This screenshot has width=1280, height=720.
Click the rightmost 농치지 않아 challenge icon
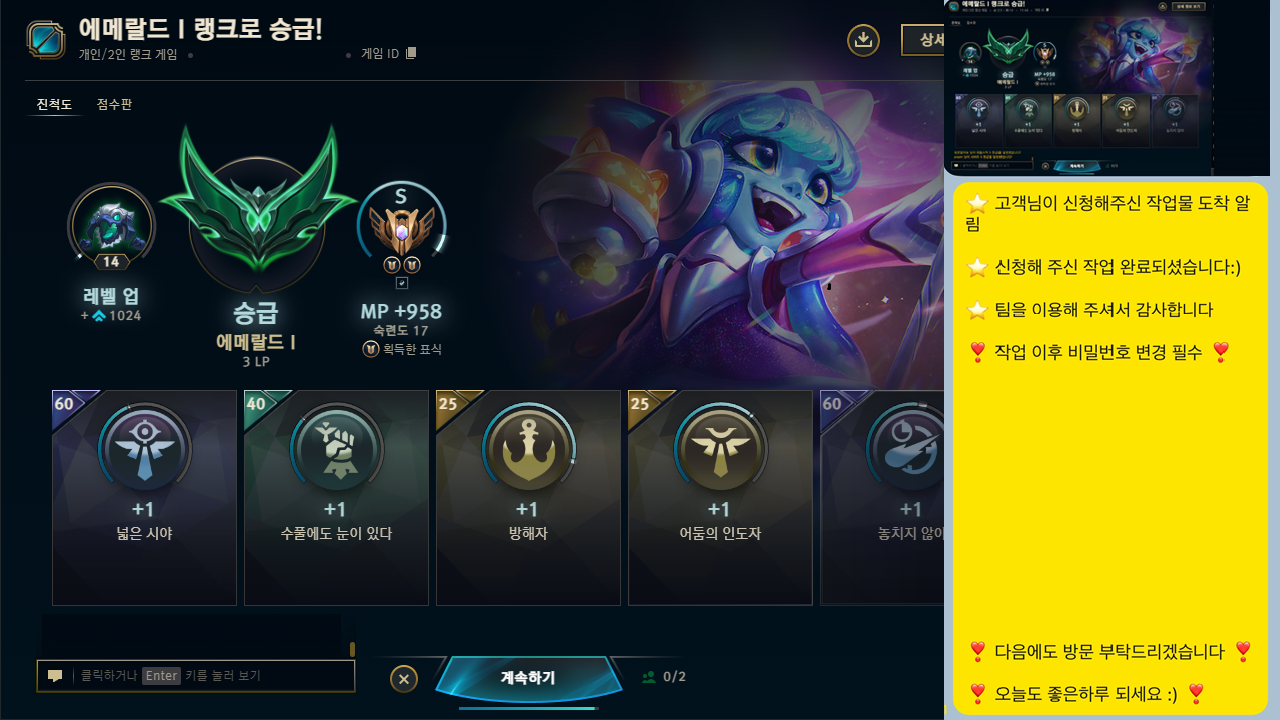(x=911, y=448)
